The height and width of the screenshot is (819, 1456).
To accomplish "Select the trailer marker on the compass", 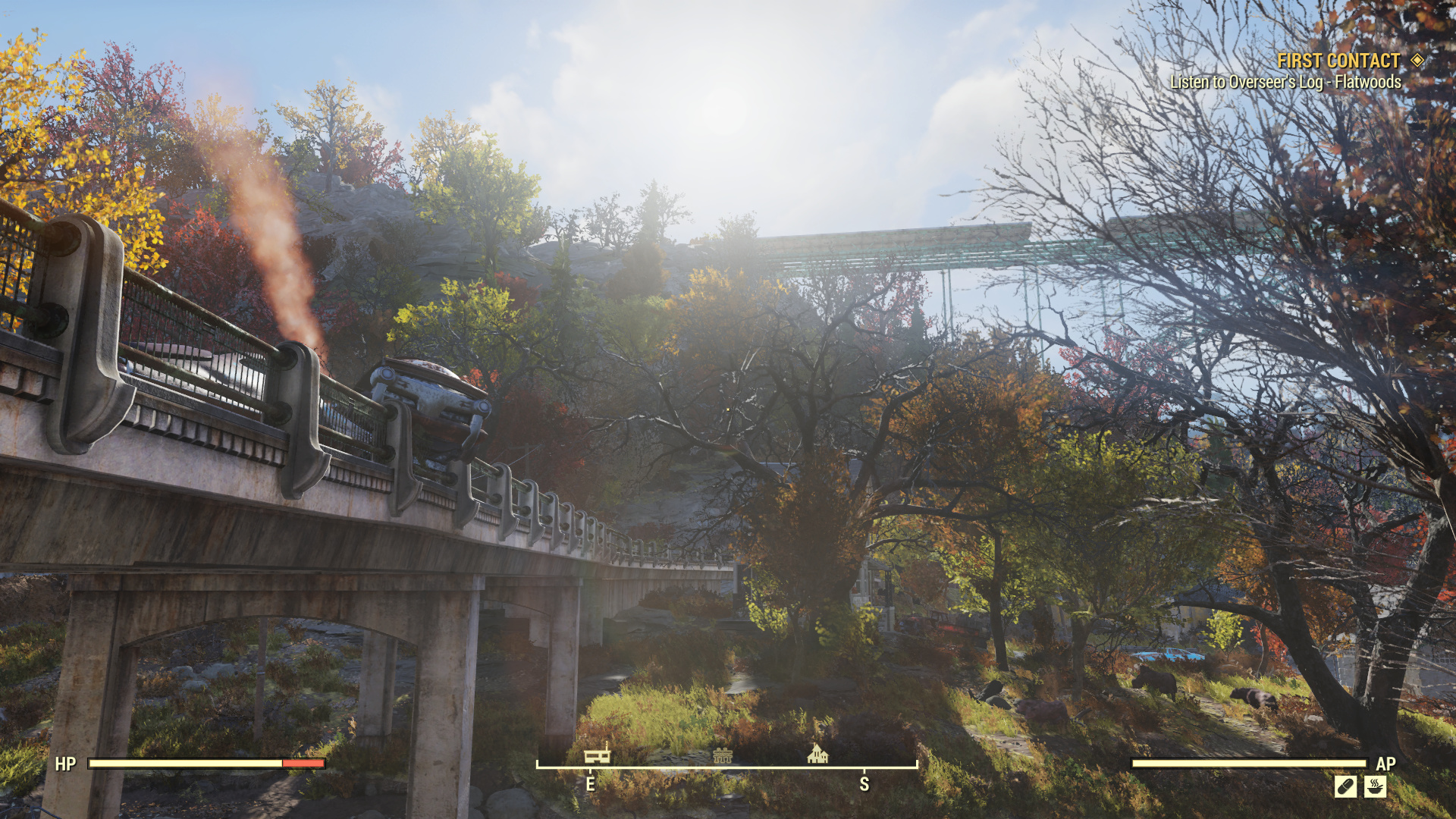I will tap(597, 755).
